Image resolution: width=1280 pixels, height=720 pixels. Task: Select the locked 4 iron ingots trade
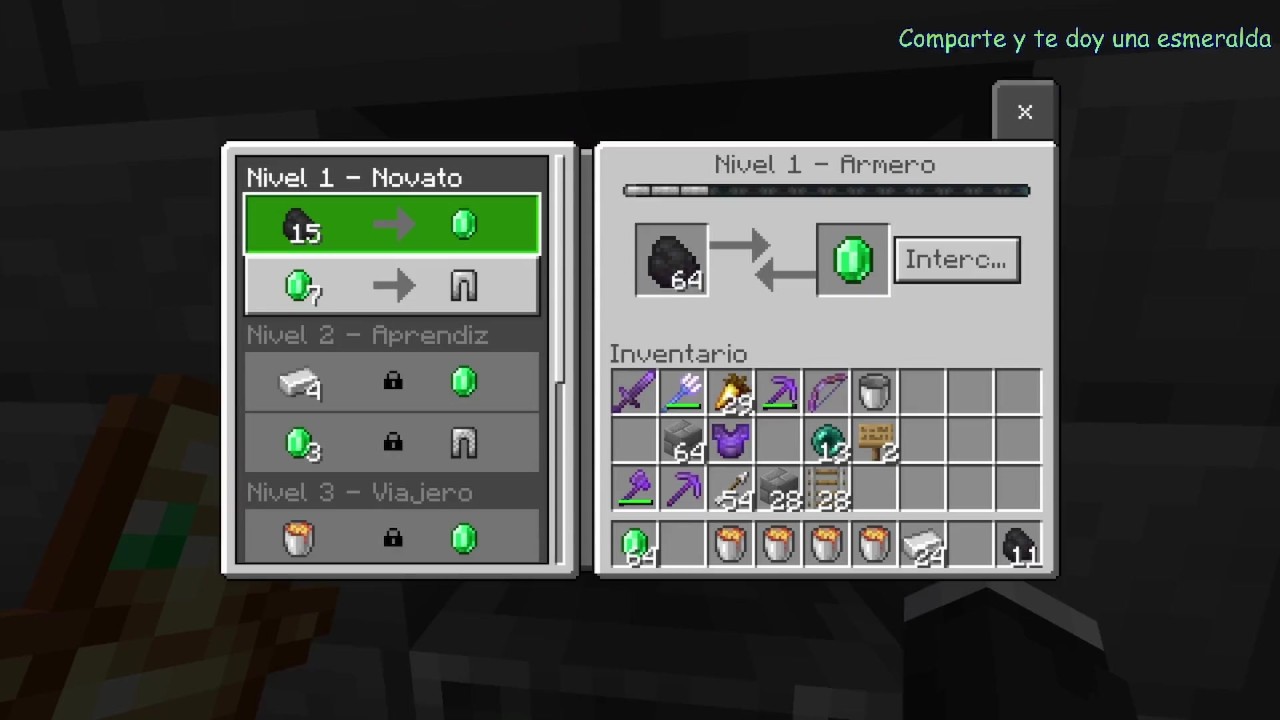tap(392, 382)
